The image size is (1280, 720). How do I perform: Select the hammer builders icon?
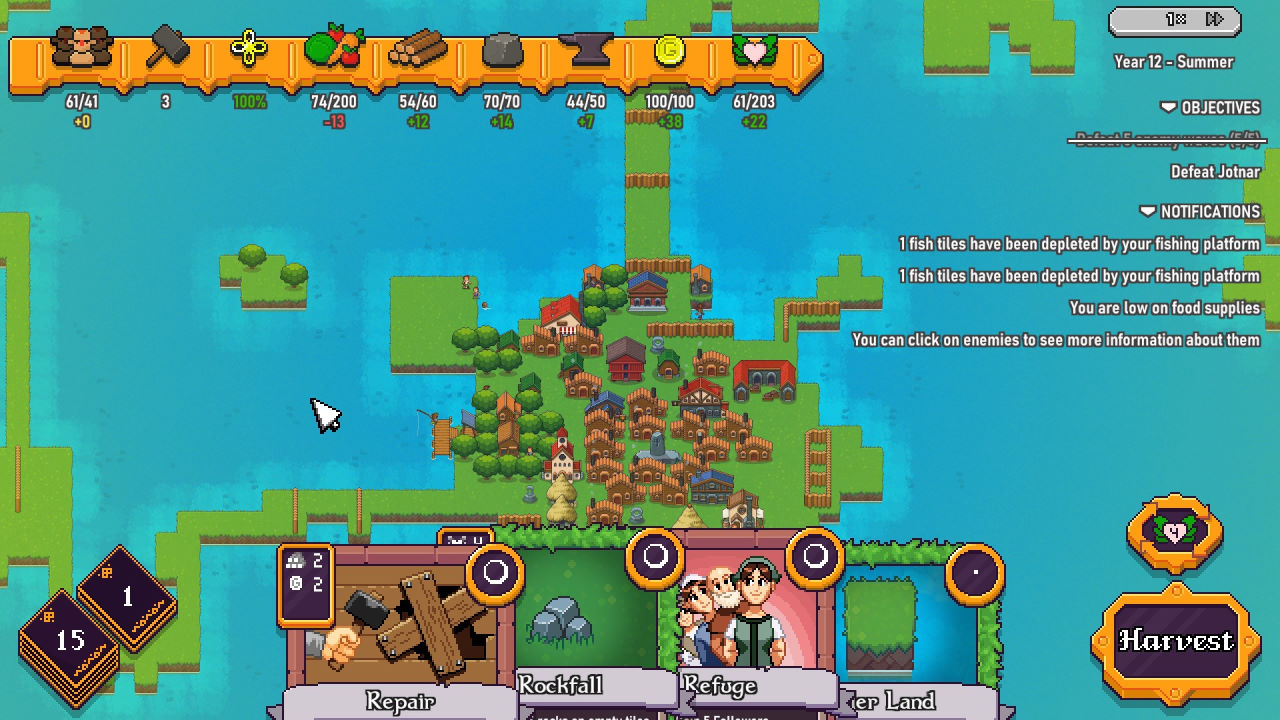(166, 49)
